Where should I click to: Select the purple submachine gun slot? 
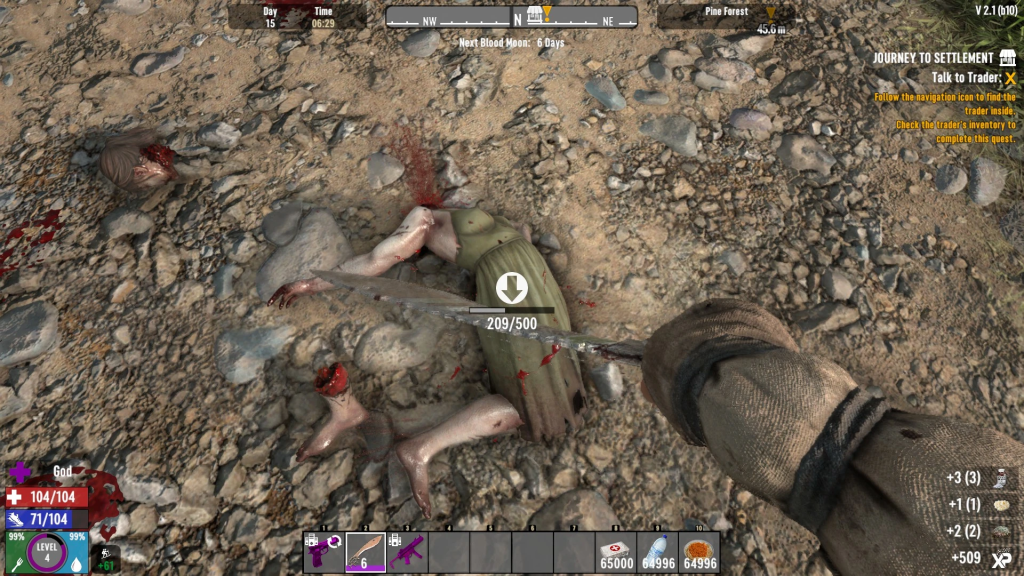point(407,552)
